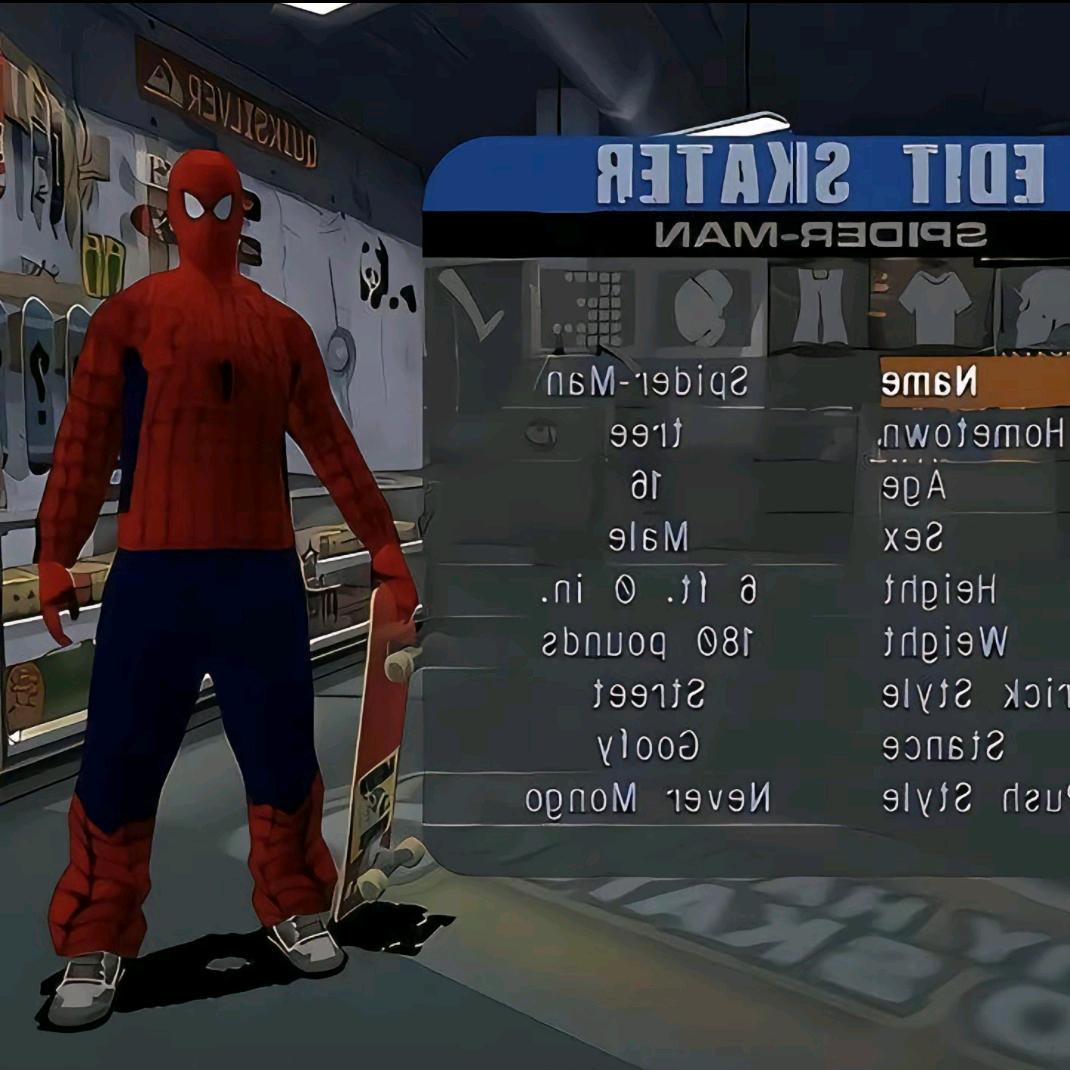The width and height of the screenshot is (1070, 1070).
Task: Select the Age setting
Action: tap(914, 487)
